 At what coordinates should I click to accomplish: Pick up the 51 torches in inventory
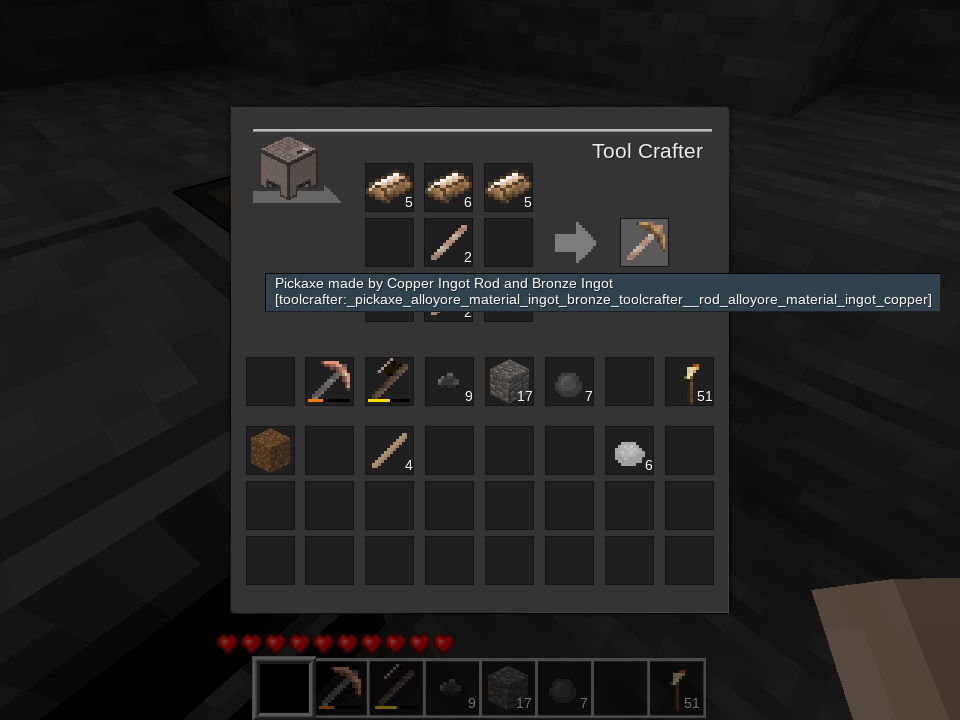689,381
